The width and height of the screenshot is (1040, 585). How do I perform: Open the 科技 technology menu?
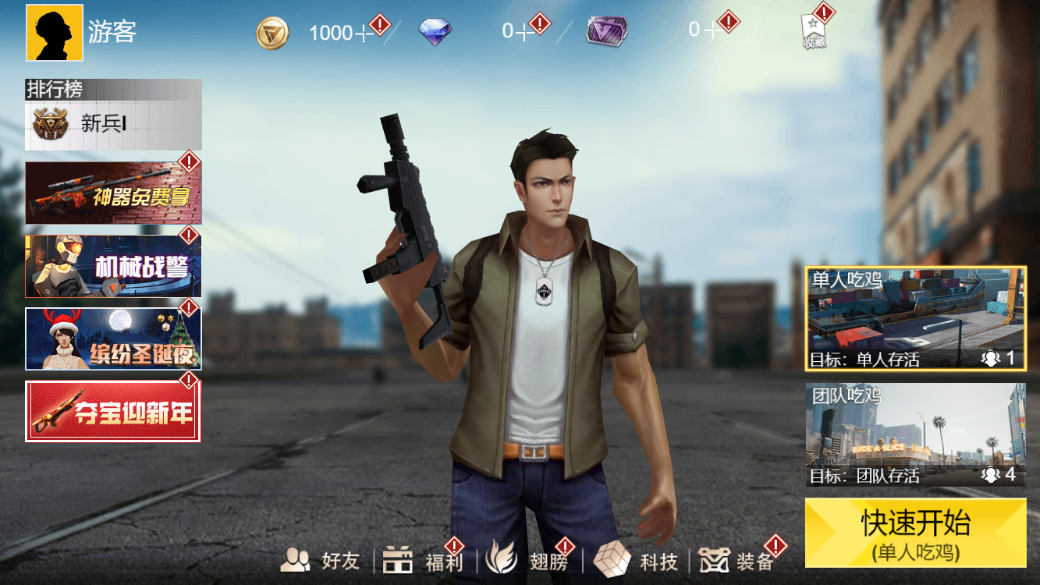(637, 560)
